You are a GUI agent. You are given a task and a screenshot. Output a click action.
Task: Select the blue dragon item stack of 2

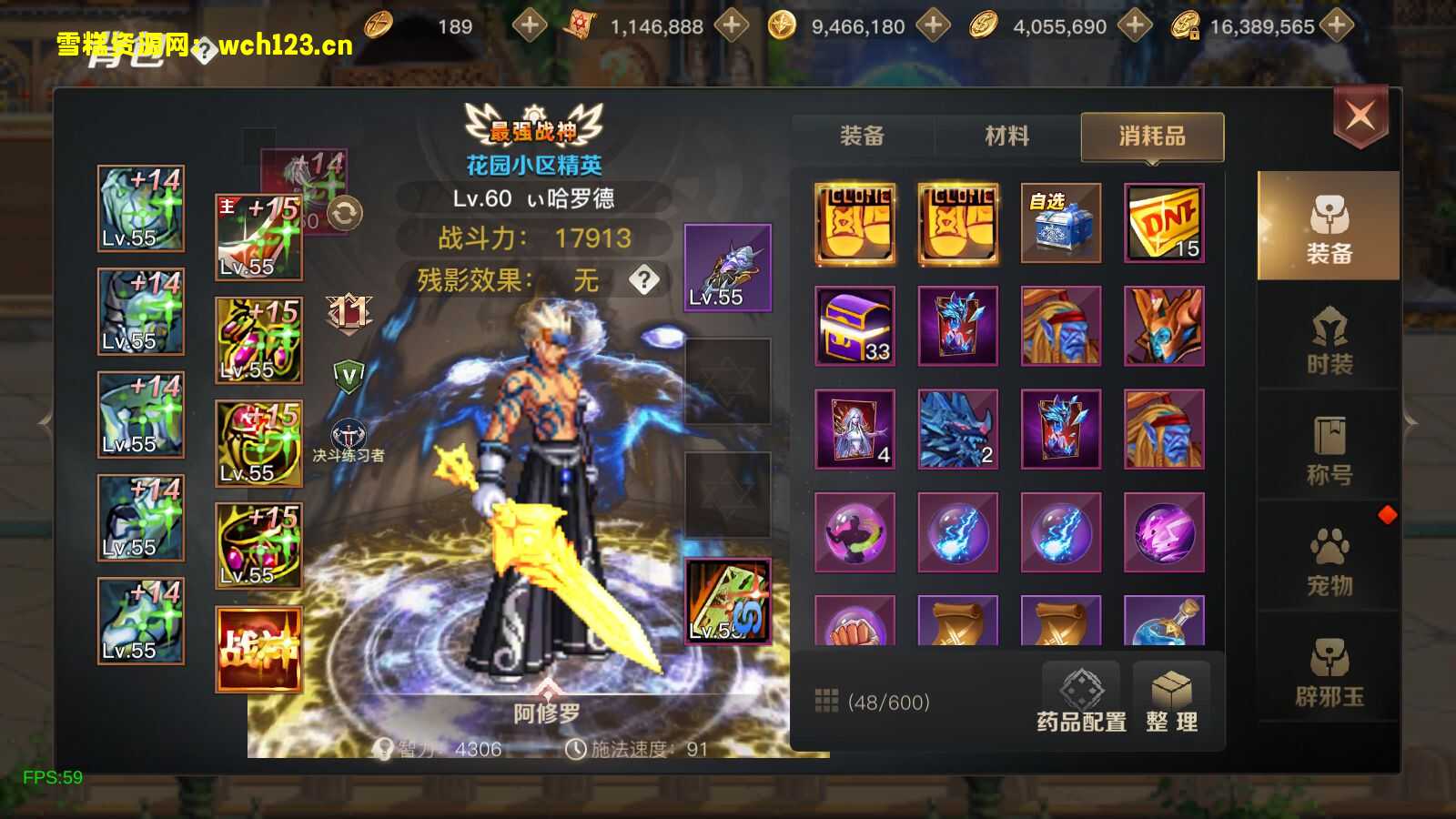tap(957, 430)
